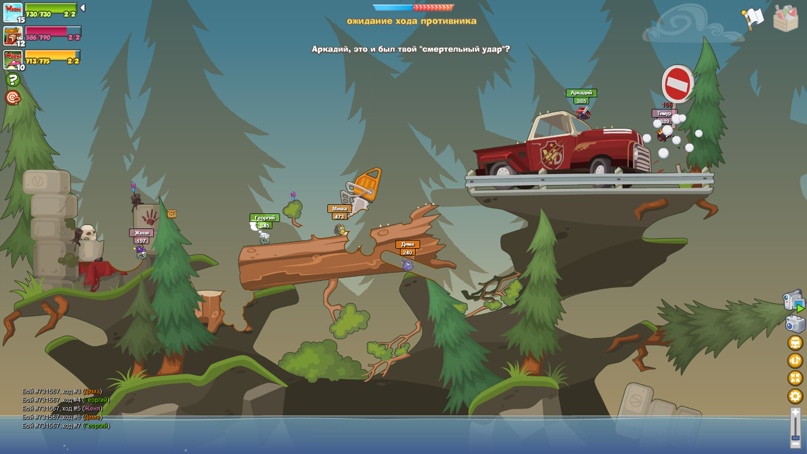This screenshot has height=454, width=807.
Task: Open the battle log message list
Action: [x=65, y=409]
